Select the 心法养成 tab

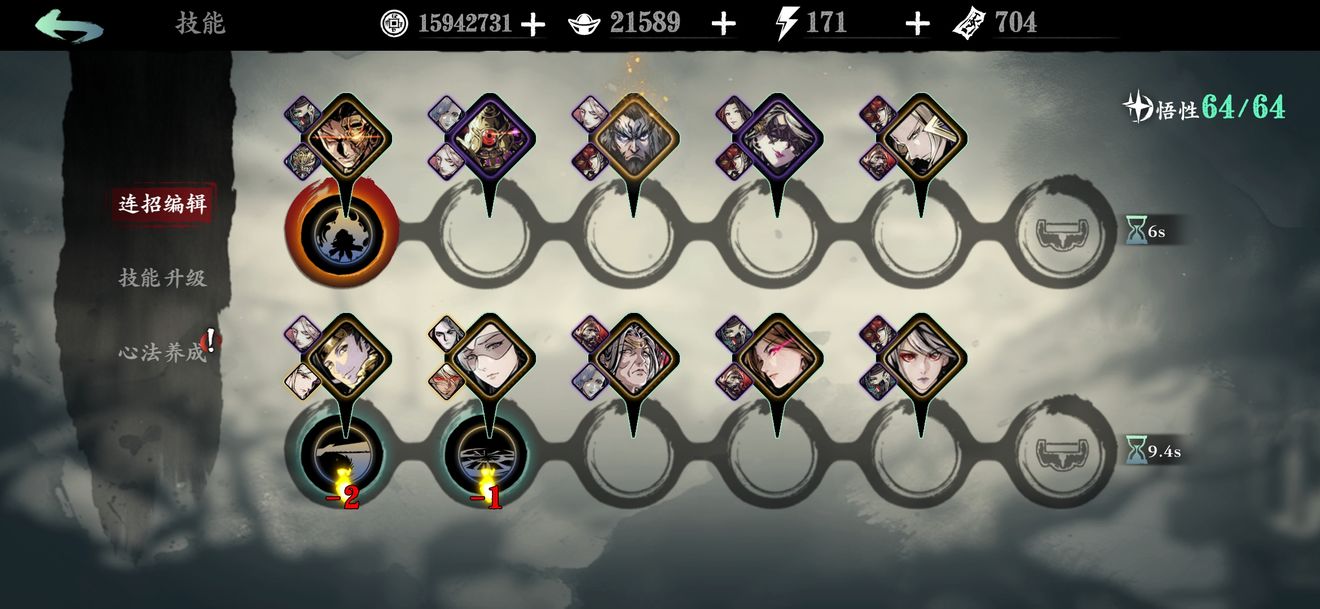point(162,352)
